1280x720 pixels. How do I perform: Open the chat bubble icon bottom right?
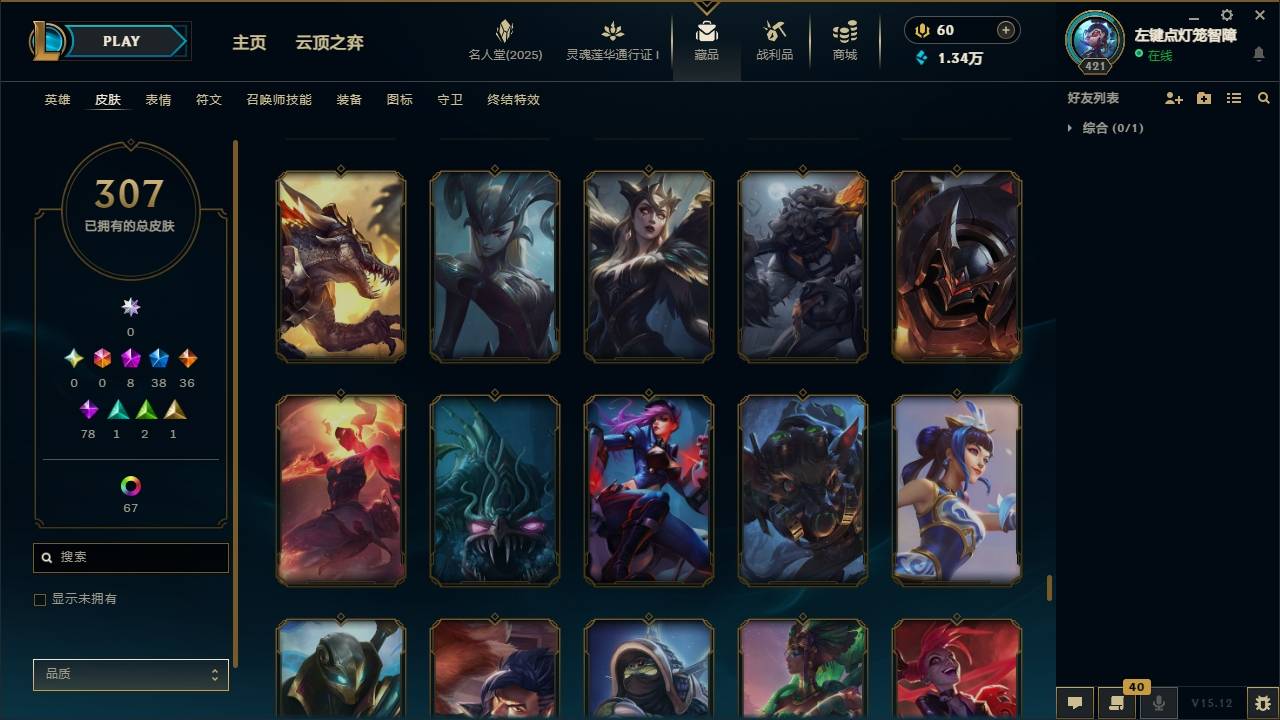tap(1075, 703)
